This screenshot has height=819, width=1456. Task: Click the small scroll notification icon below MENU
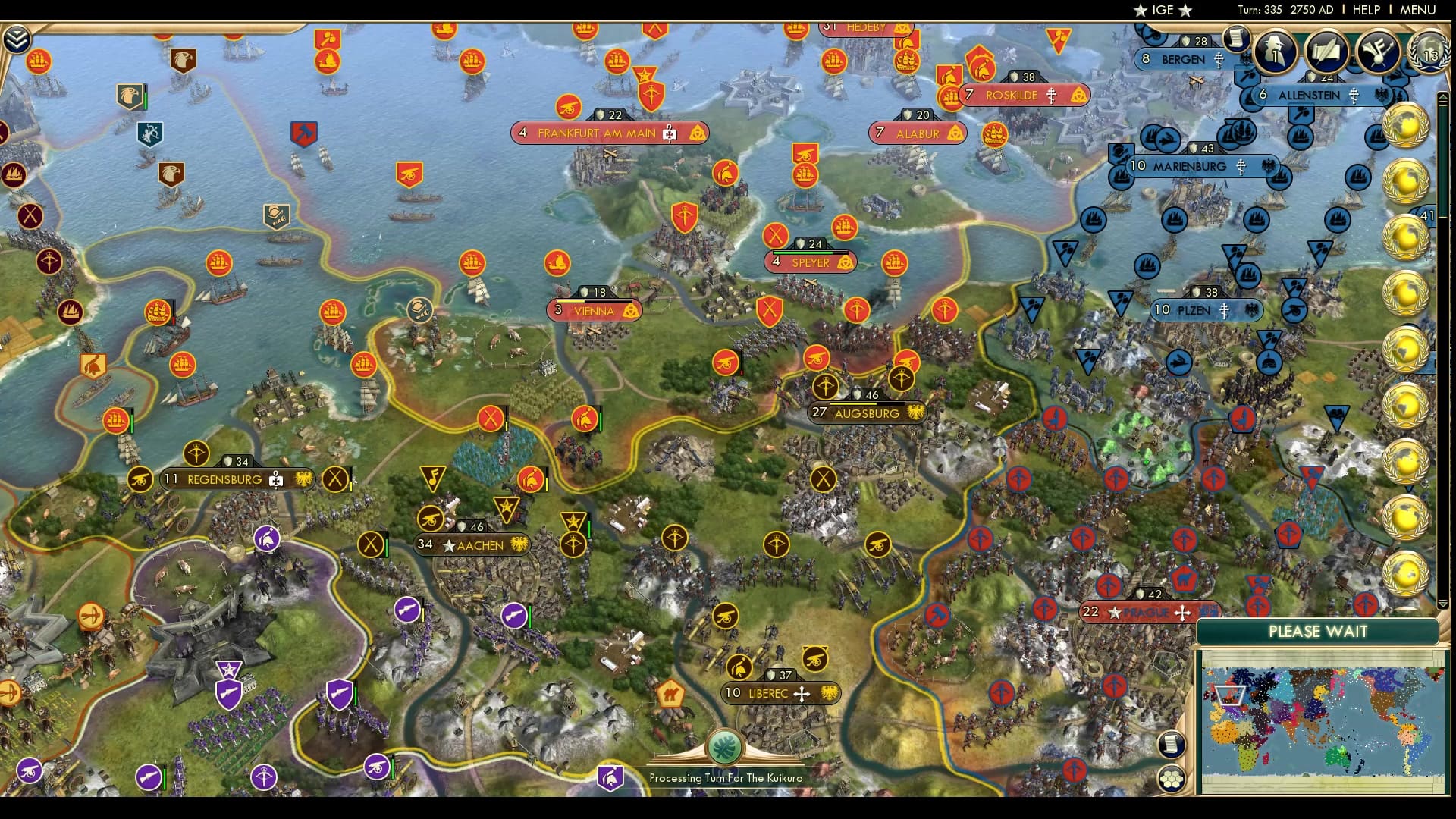1236,38
